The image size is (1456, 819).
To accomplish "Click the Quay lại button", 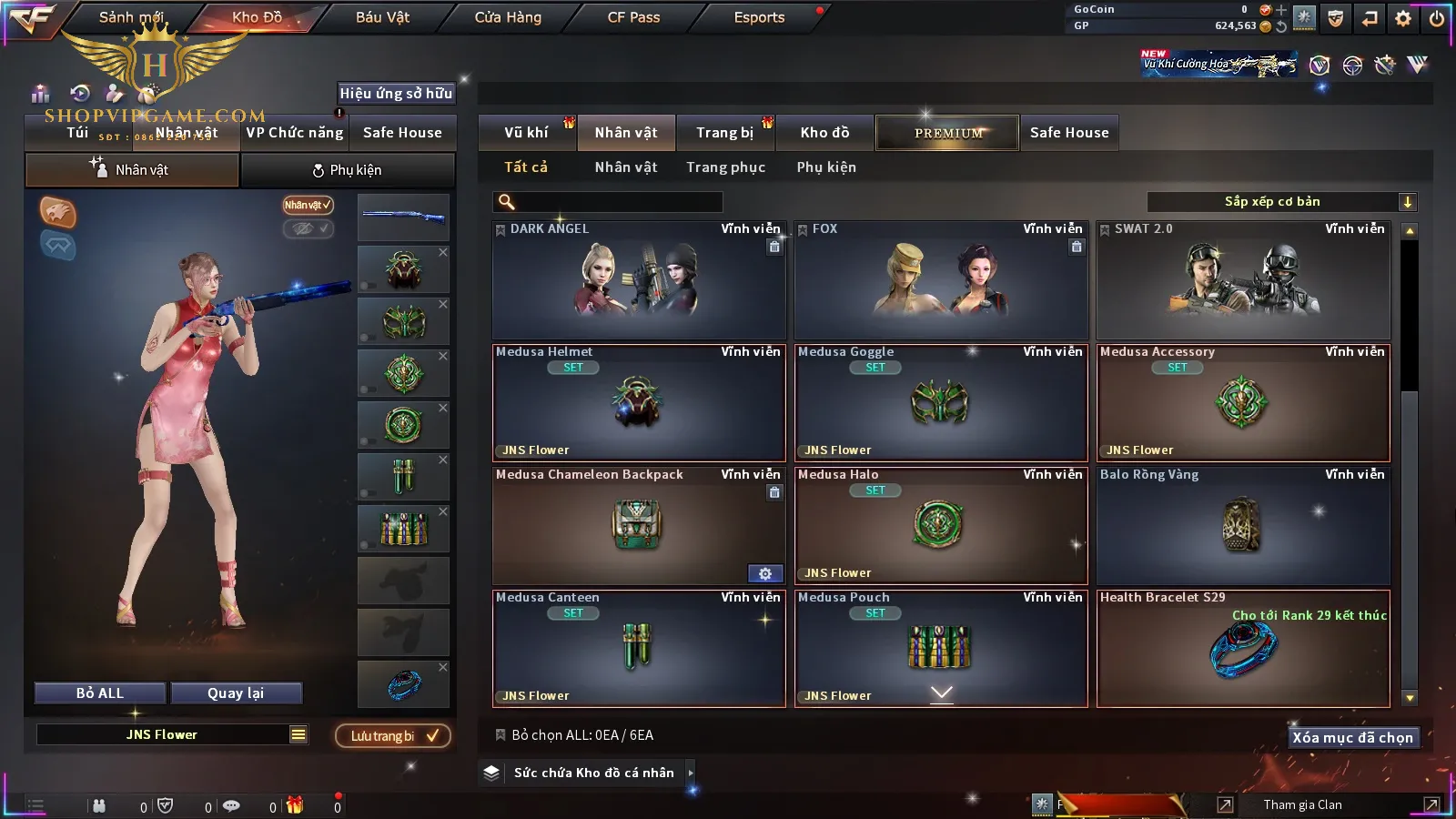I will (236, 693).
